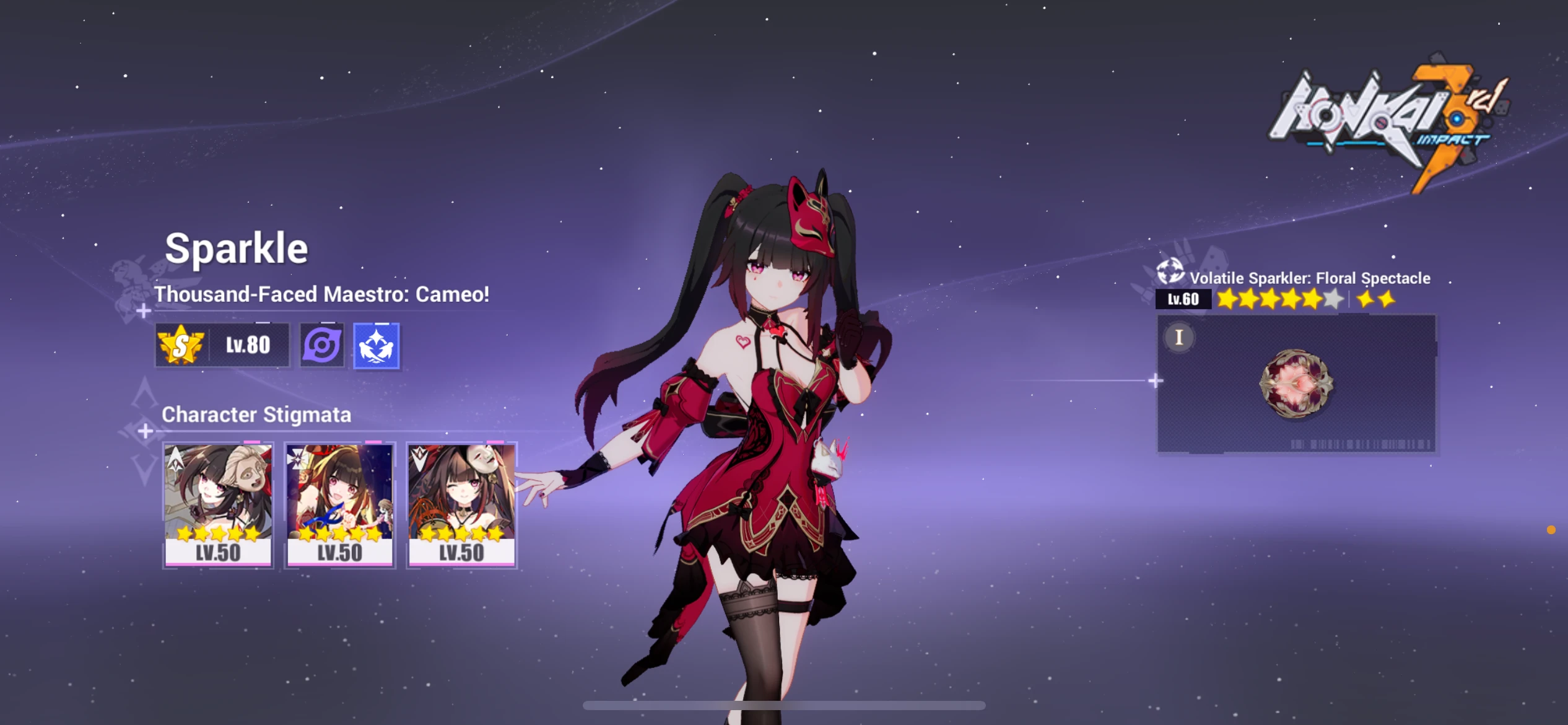Viewport: 1568px width, 725px height.
Task: Open the purple character type icon
Action: point(323,345)
